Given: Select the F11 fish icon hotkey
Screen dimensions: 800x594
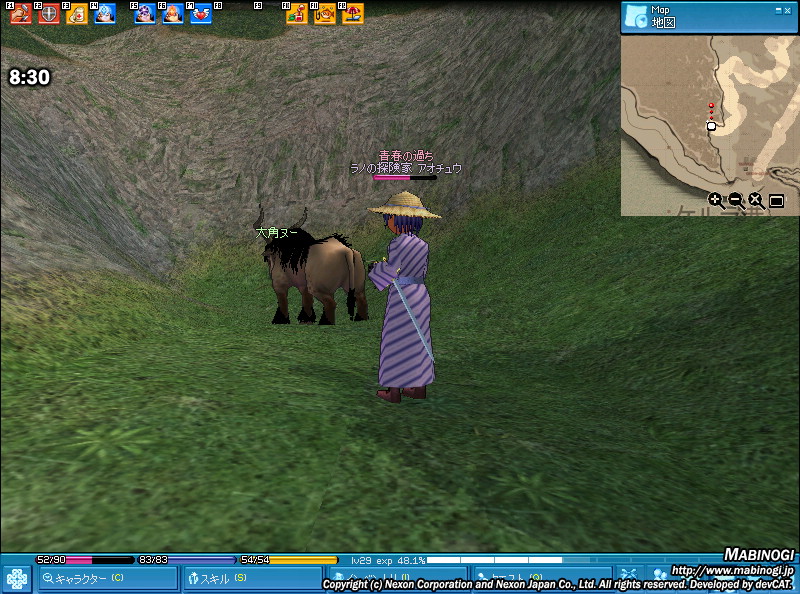Looking at the screenshot, I should tap(325, 14).
